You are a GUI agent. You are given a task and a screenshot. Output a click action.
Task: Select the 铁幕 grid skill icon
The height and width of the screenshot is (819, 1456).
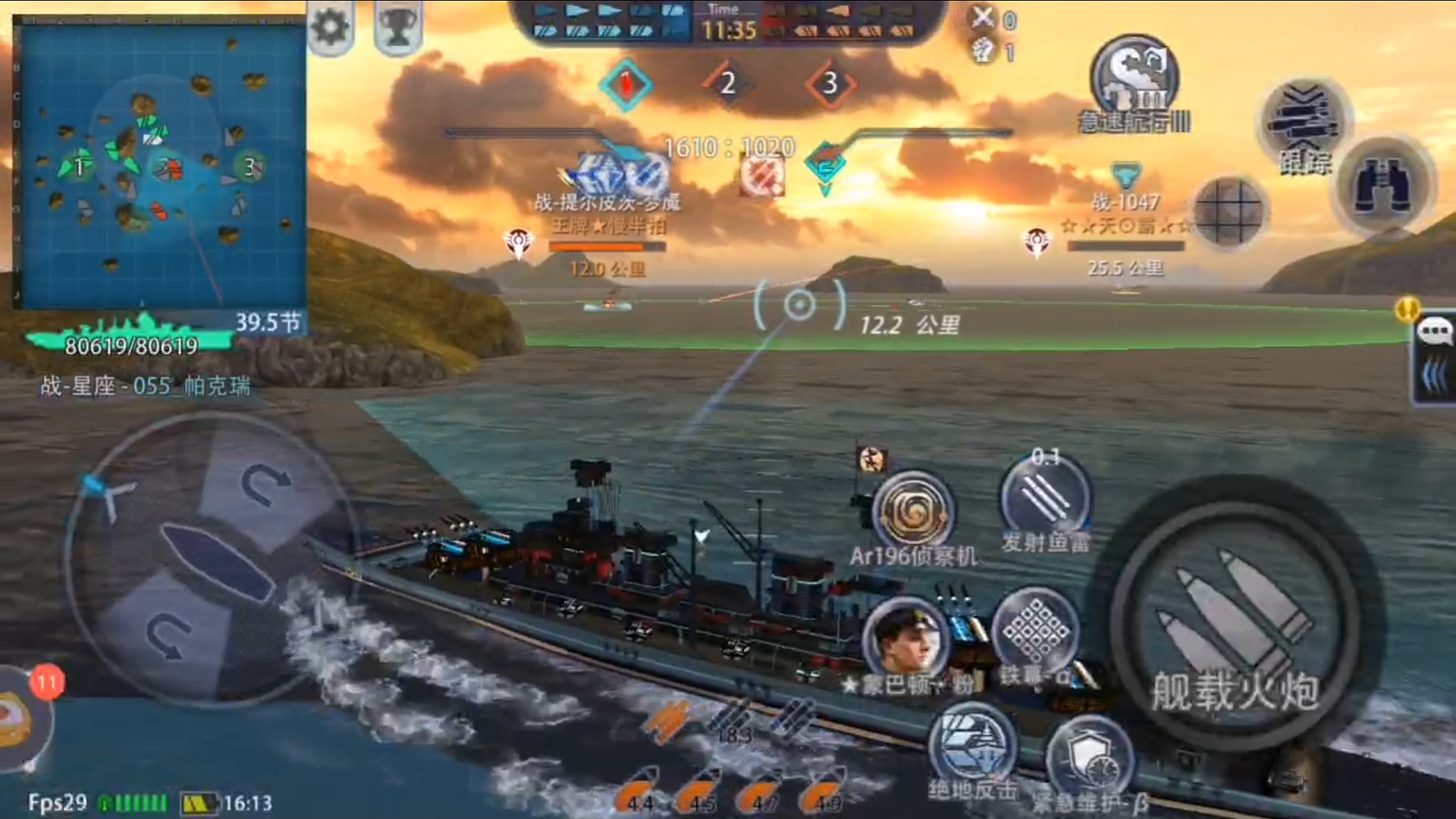[x=1036, y=632]
